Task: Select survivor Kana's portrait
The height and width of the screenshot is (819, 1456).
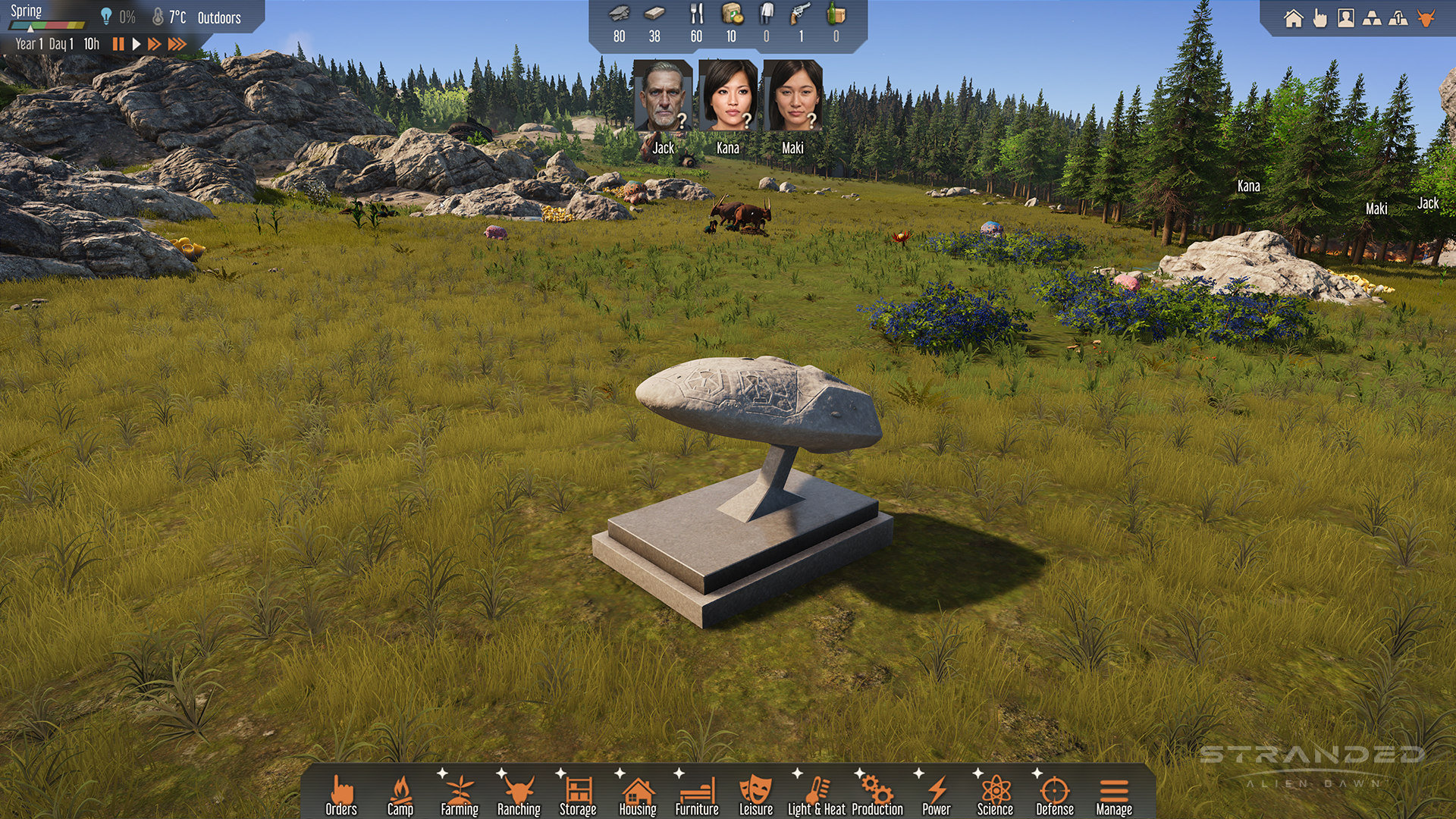Action: [x=728, y=96]
